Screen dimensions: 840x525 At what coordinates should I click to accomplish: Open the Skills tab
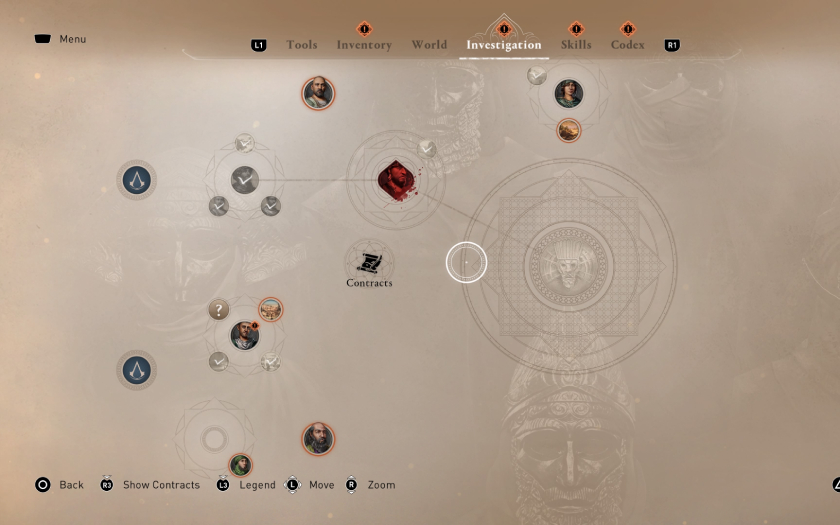point(576,45)
